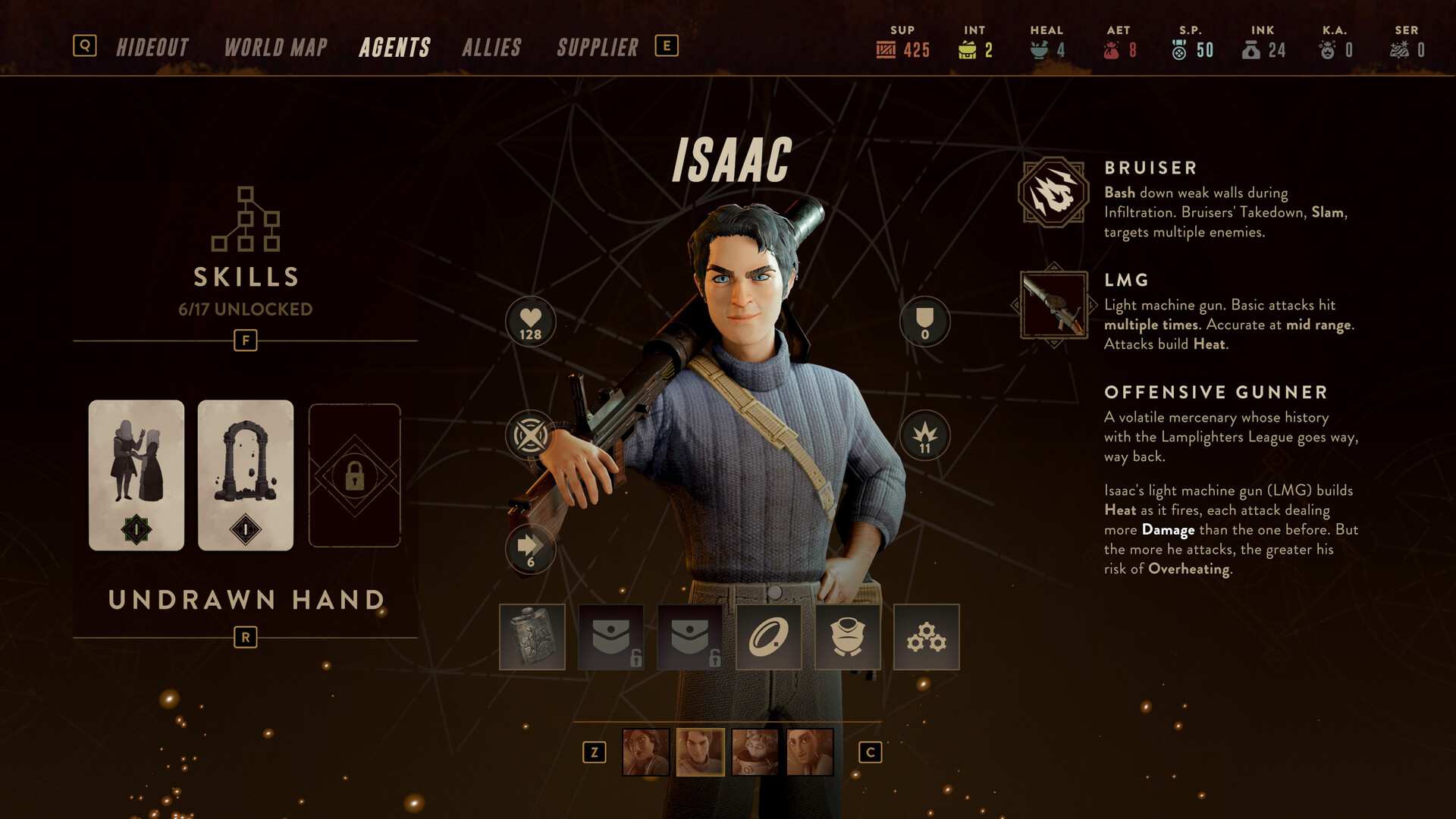Click the Z previous agent button
Screen dimensions: 1456x819
[x=594, y=753]
